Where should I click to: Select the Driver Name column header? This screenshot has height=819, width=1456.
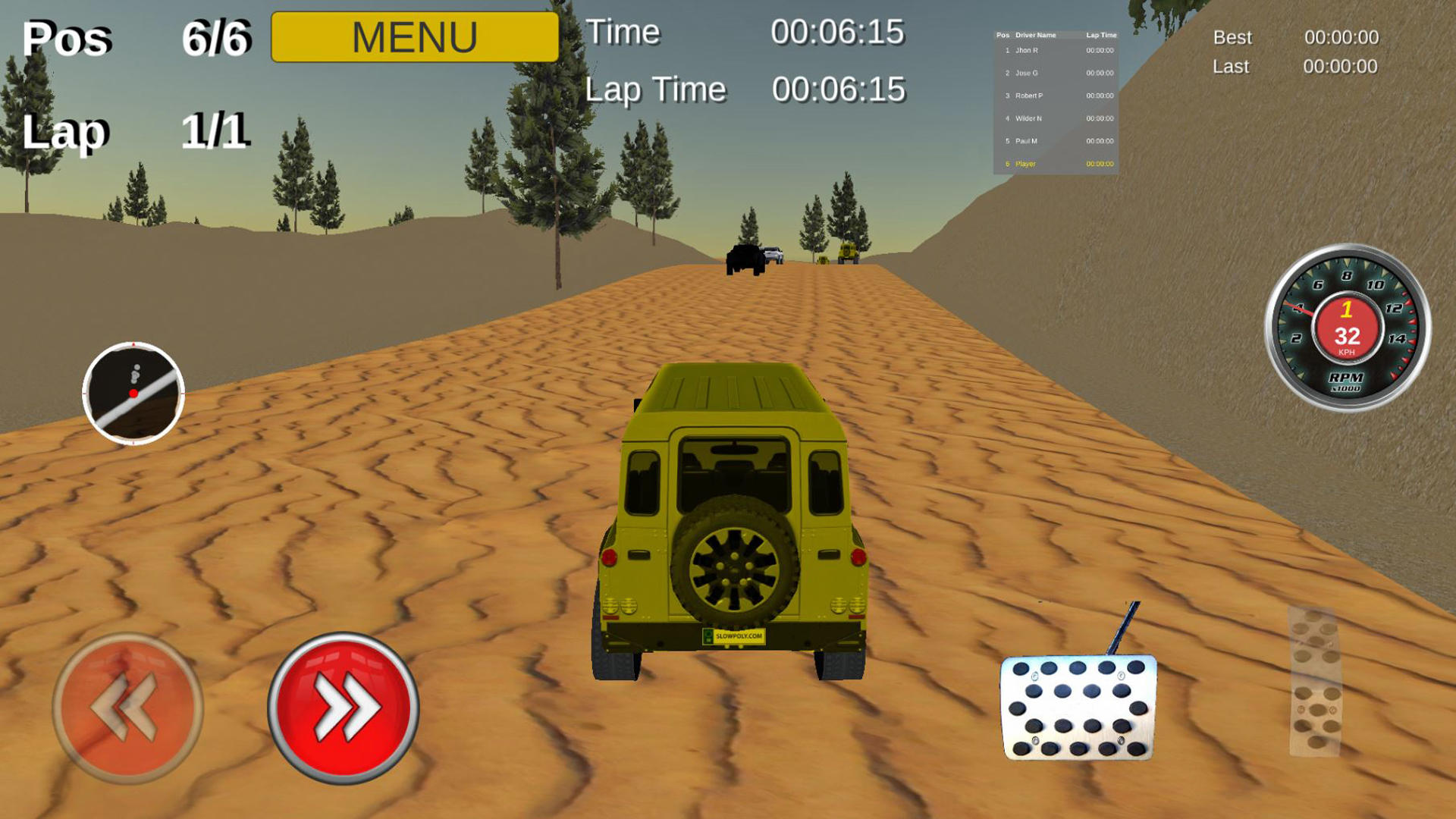pyautogui.click(x=1035, y=34)
